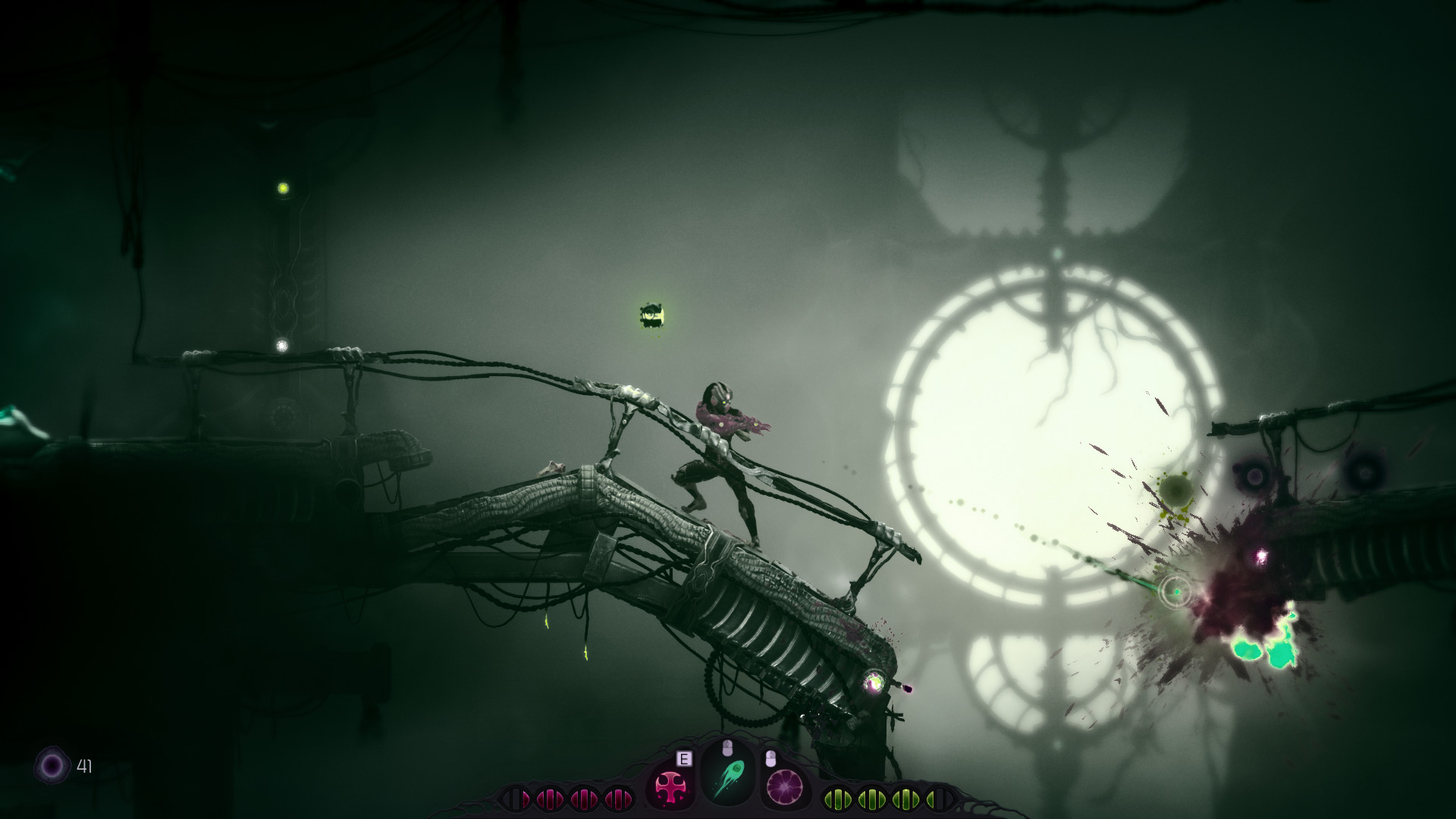1456x819 pixels.
Task: Select the left mouse button binding icon
Action: pyautogui.click(x=727, y=746)
